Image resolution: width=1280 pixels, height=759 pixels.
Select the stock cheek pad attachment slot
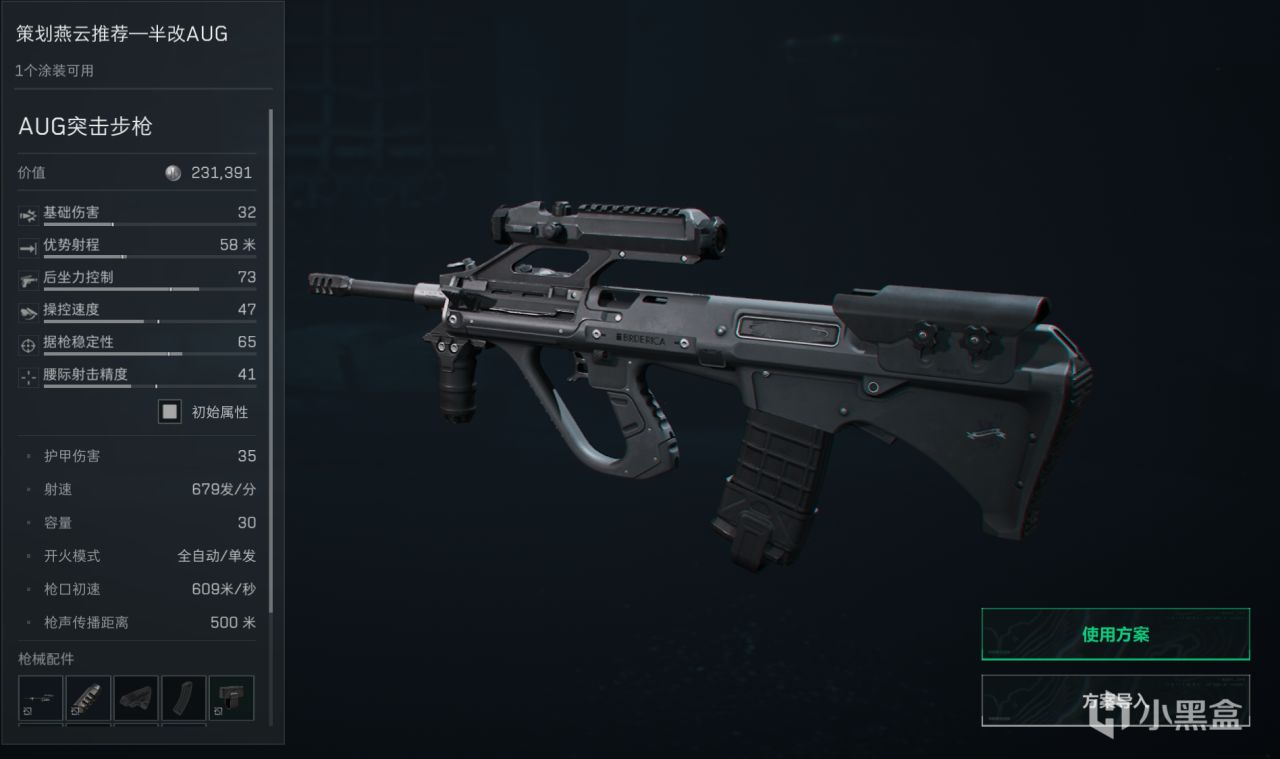(136, 698)
